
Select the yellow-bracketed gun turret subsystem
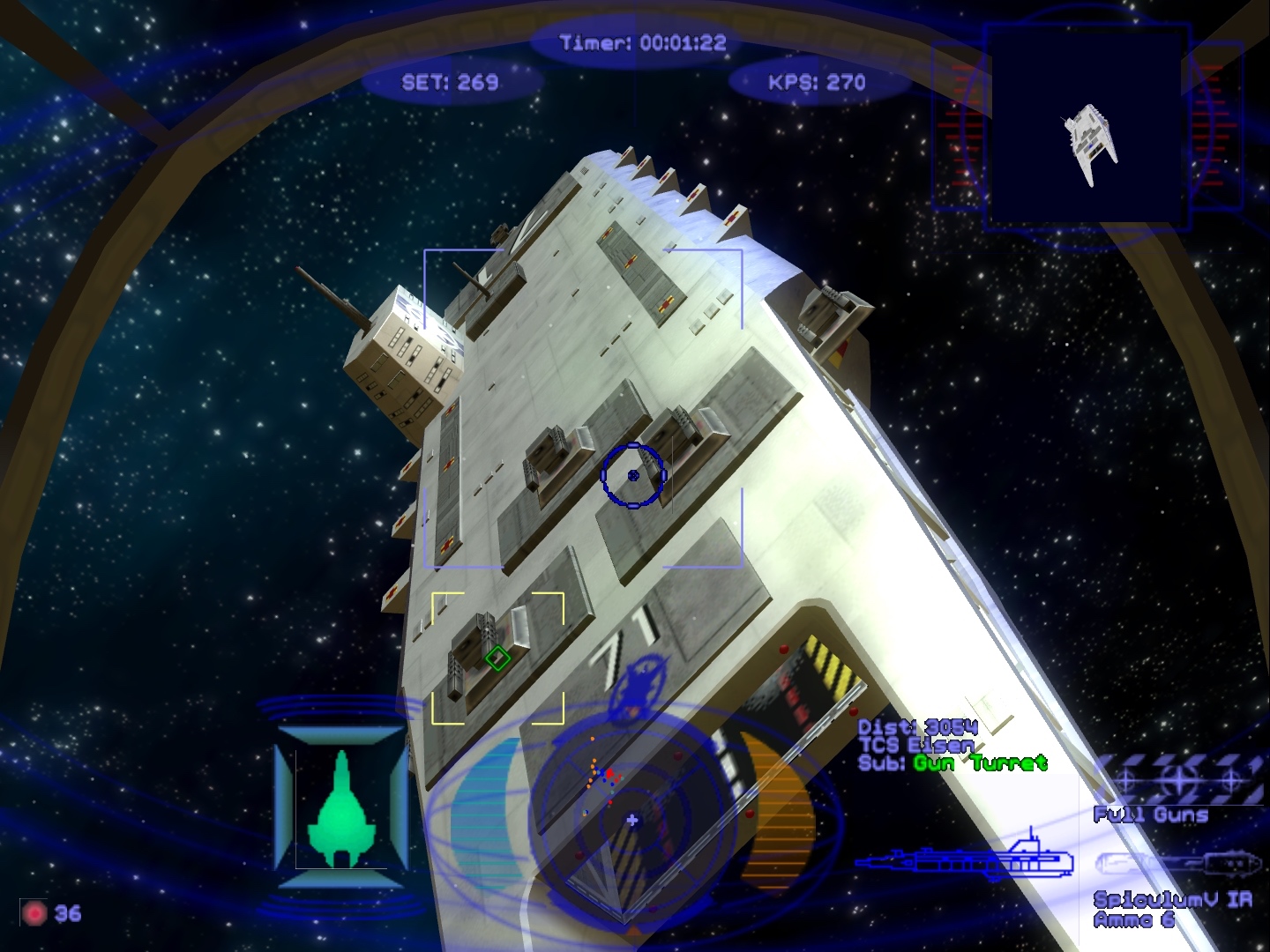(497, 658)
